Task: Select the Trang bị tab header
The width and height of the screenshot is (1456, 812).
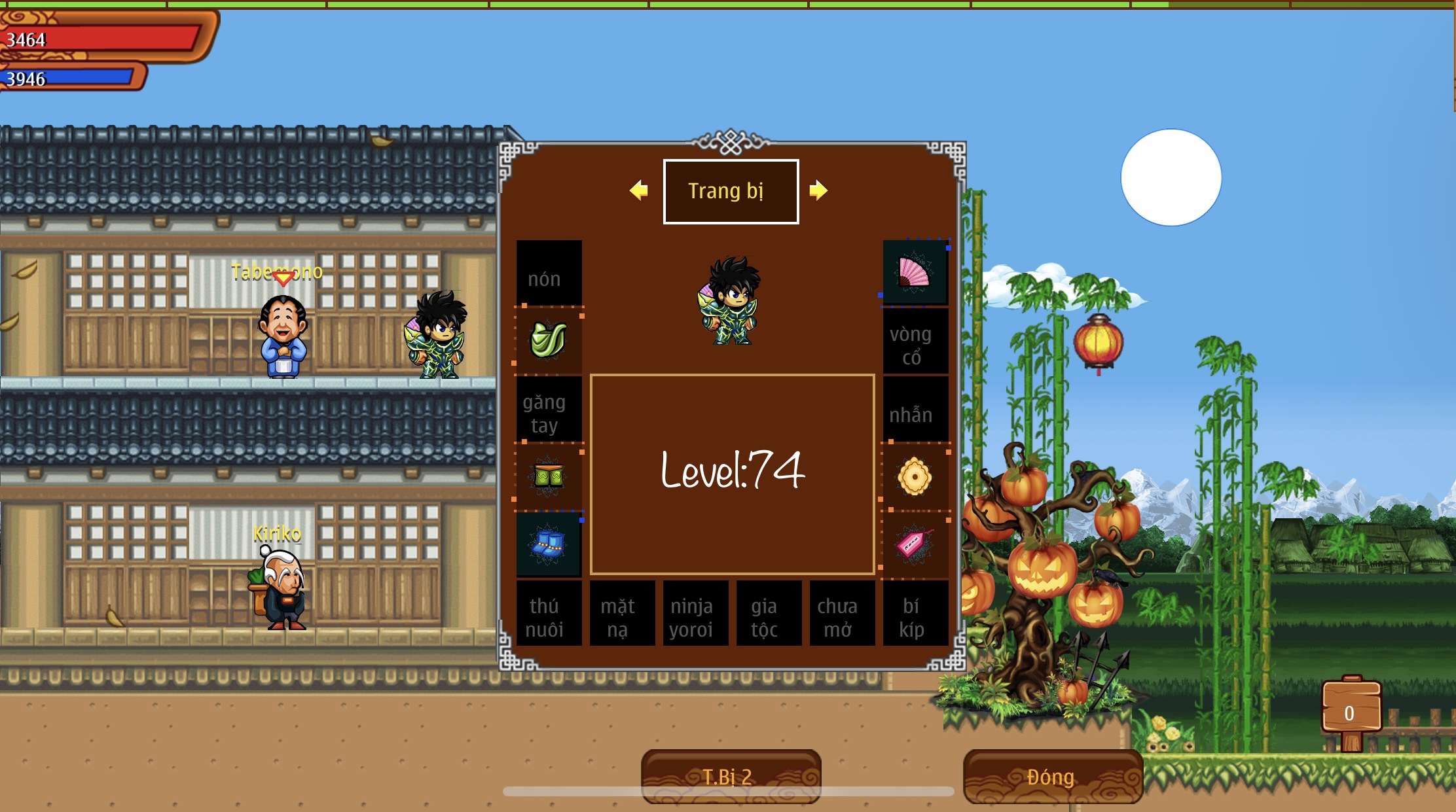Action: [x=731, y=191]
